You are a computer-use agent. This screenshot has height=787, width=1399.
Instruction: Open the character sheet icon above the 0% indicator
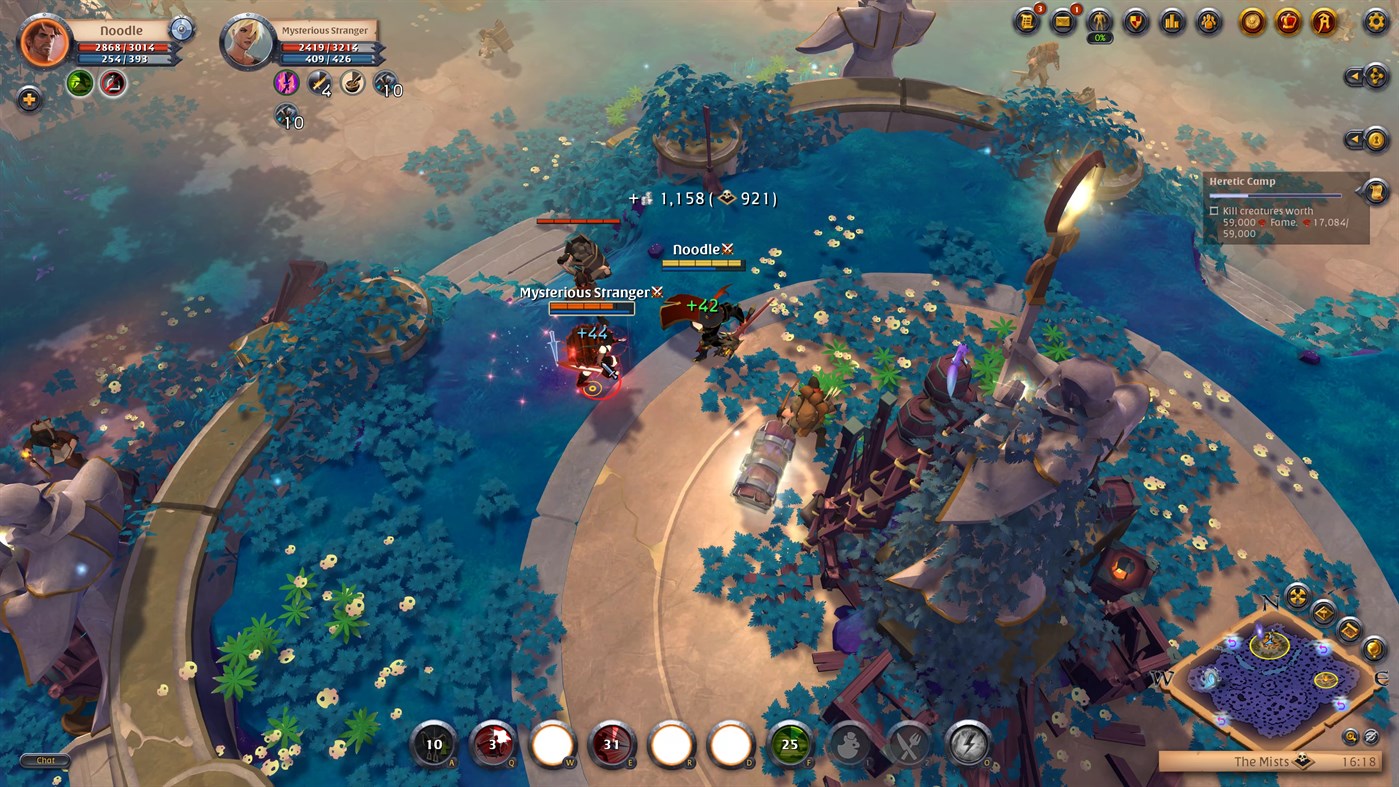(x=1100, y=21)
